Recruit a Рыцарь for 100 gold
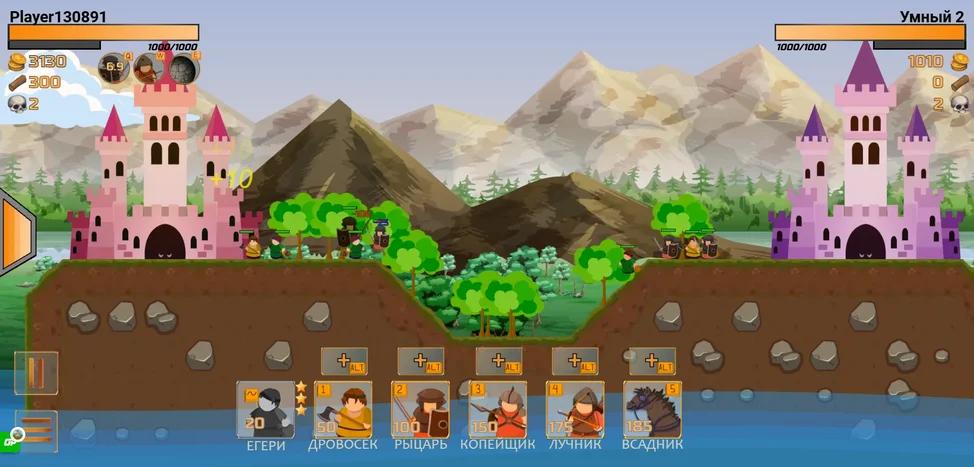 pos(420,410)
